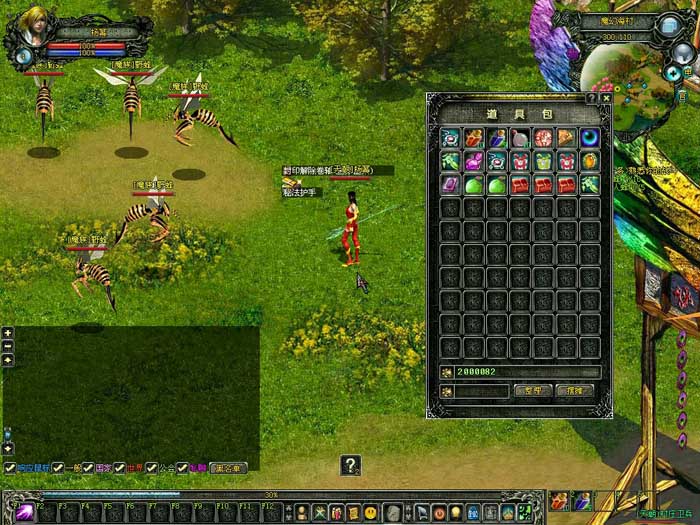Toggle the 公会 guild chat checkbox
The image size is (700, 525).
tap(150, 467)
